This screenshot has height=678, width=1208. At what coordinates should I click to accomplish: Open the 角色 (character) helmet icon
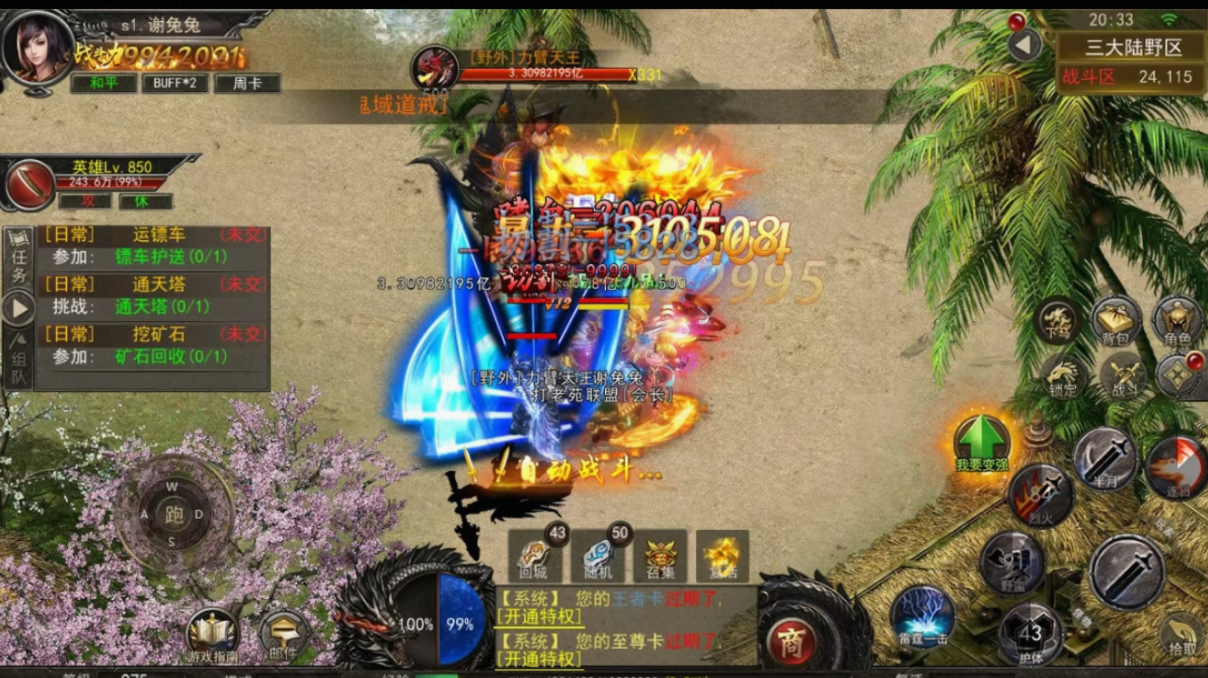pyautogui.click(x=1177, y=321)
